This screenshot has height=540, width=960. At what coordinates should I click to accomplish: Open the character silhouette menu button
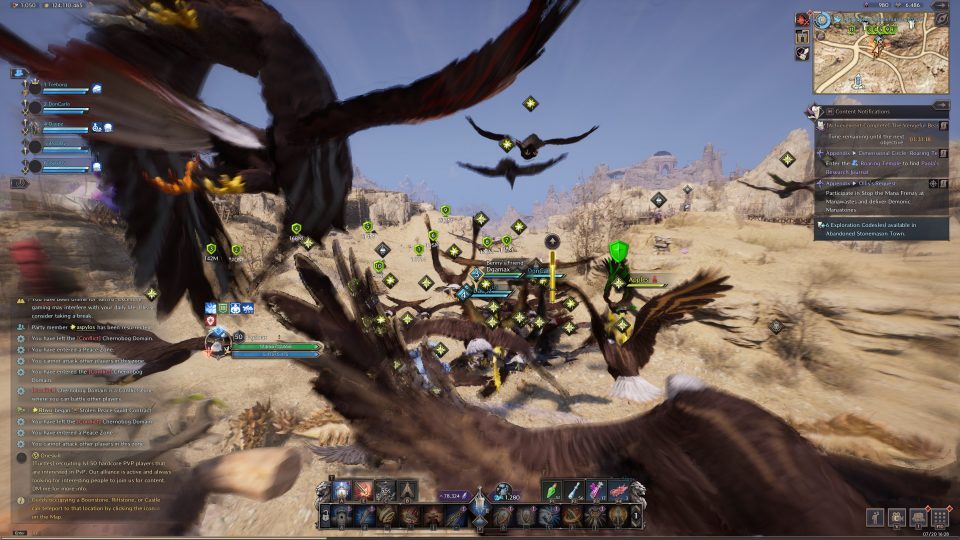tap(876, 518)
